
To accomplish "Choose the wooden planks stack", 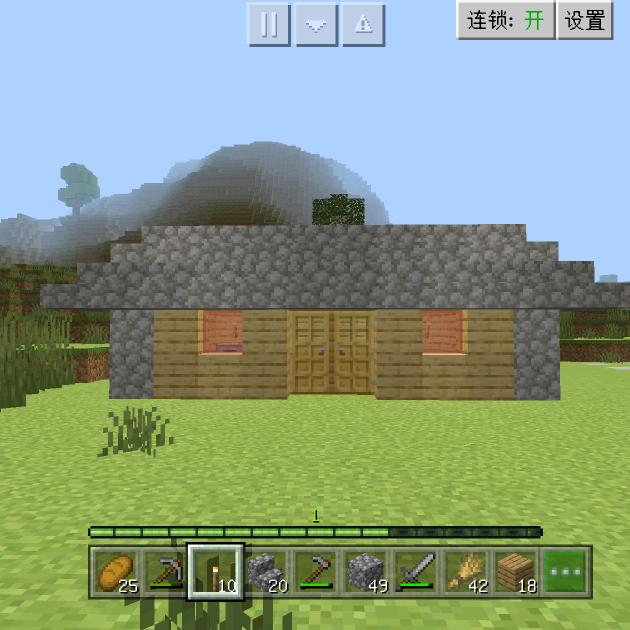I will click(516, 572).
